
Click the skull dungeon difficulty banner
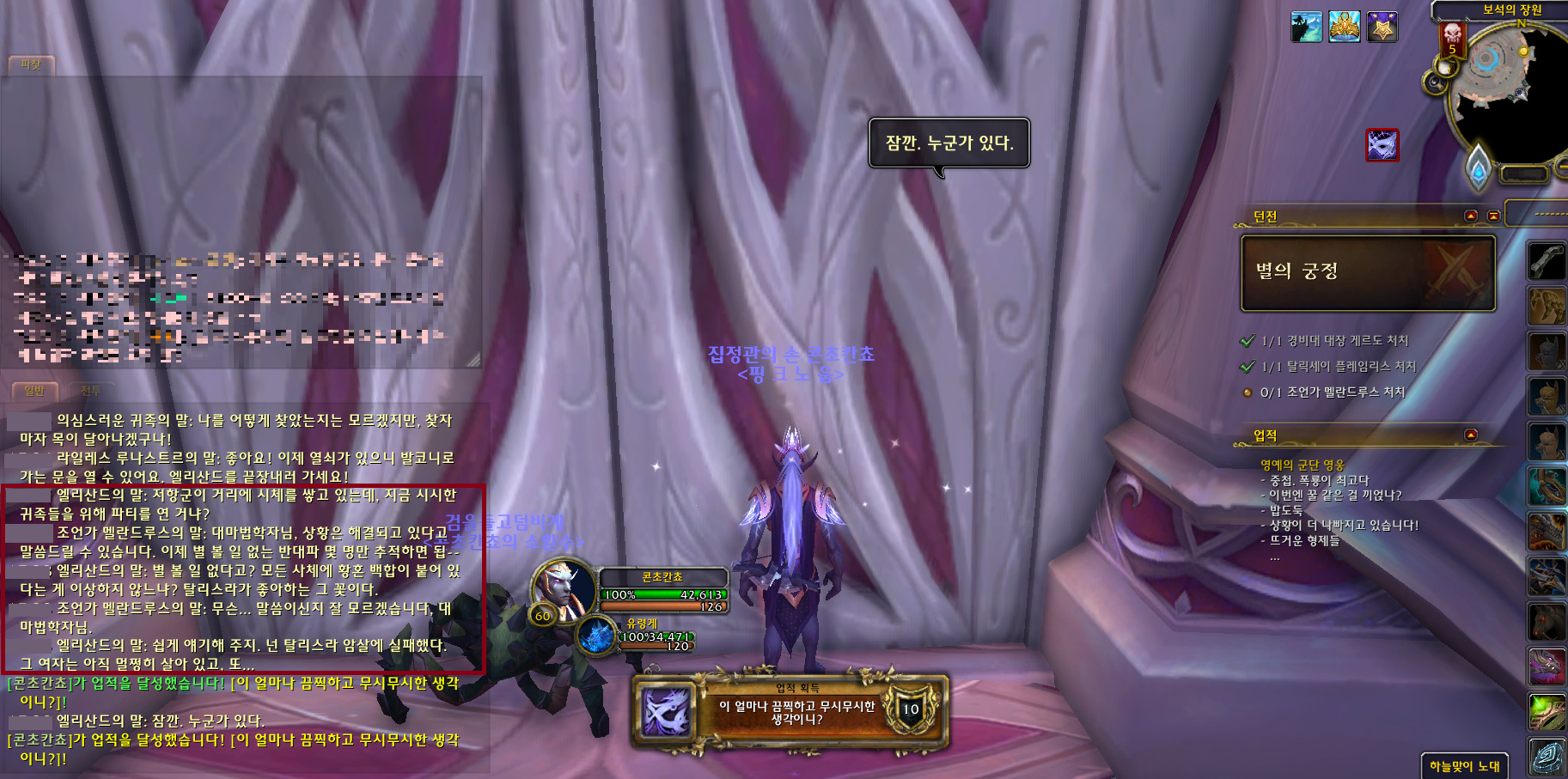1452,40
